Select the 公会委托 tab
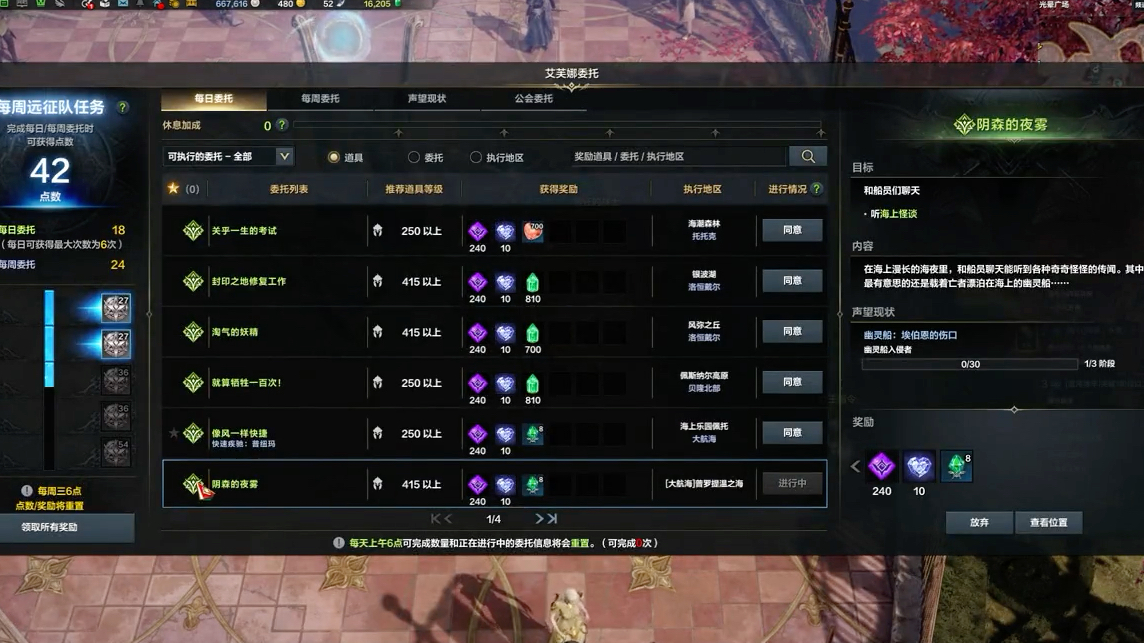This screenshot has width=1144, height=643. [x=533, y=99]
